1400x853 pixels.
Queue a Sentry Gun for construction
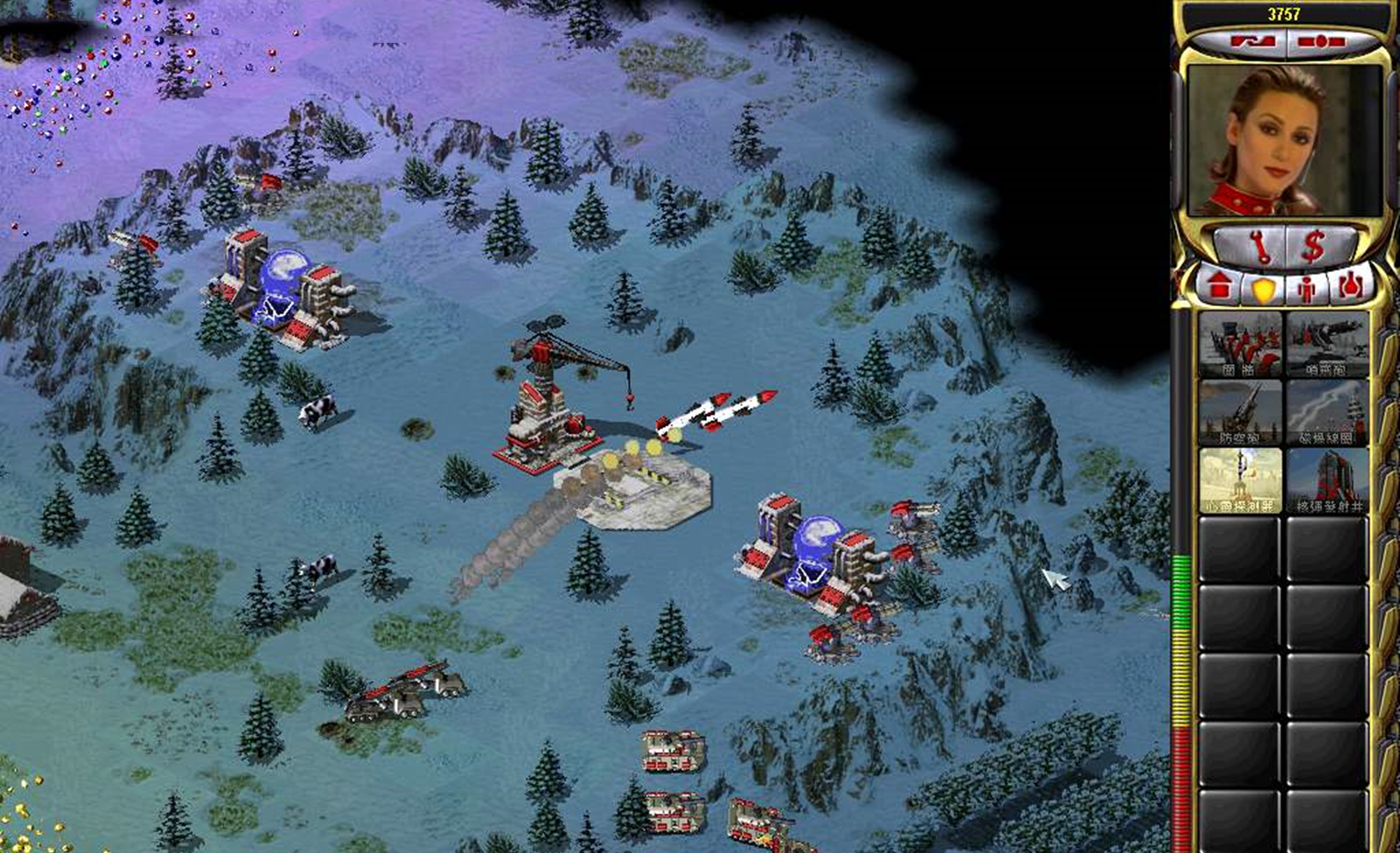point(1326,344)
